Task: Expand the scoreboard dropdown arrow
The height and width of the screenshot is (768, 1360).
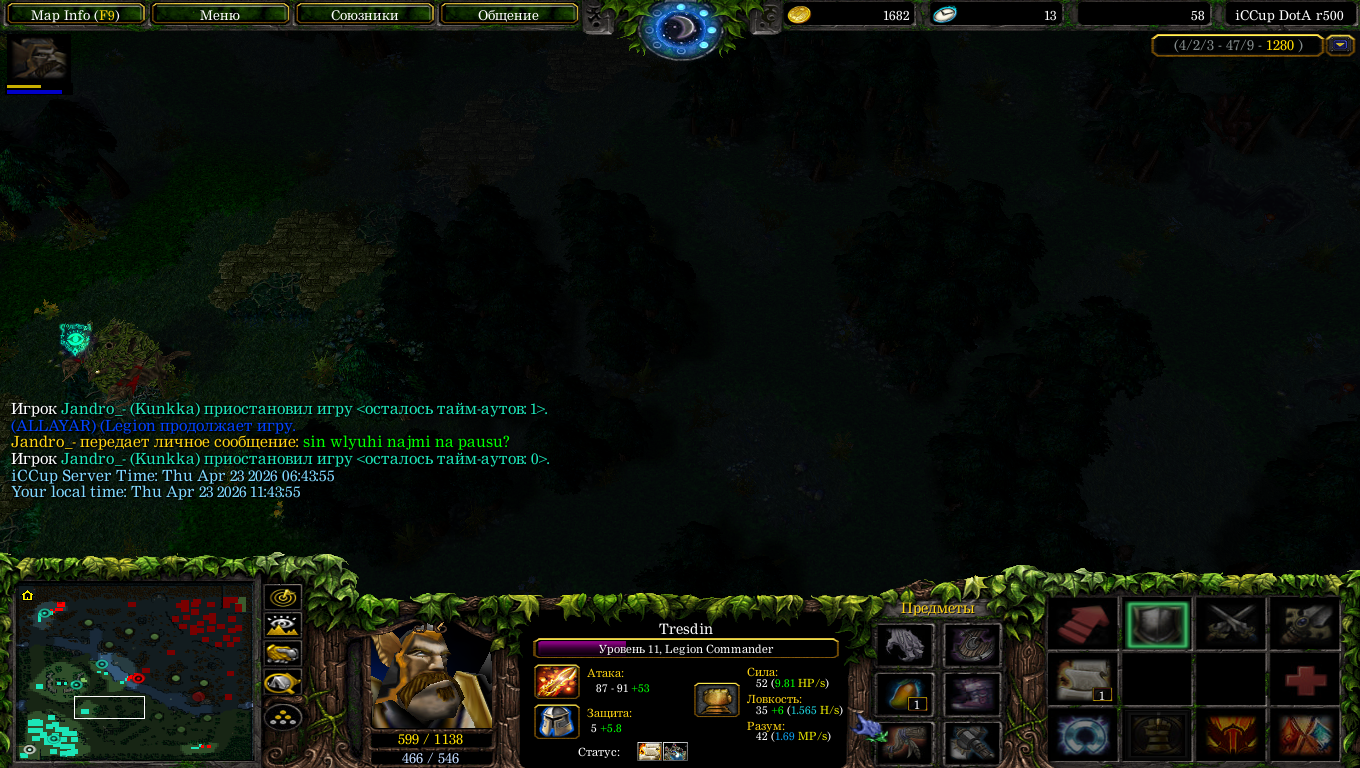Action: click(x=1339, y=45)
